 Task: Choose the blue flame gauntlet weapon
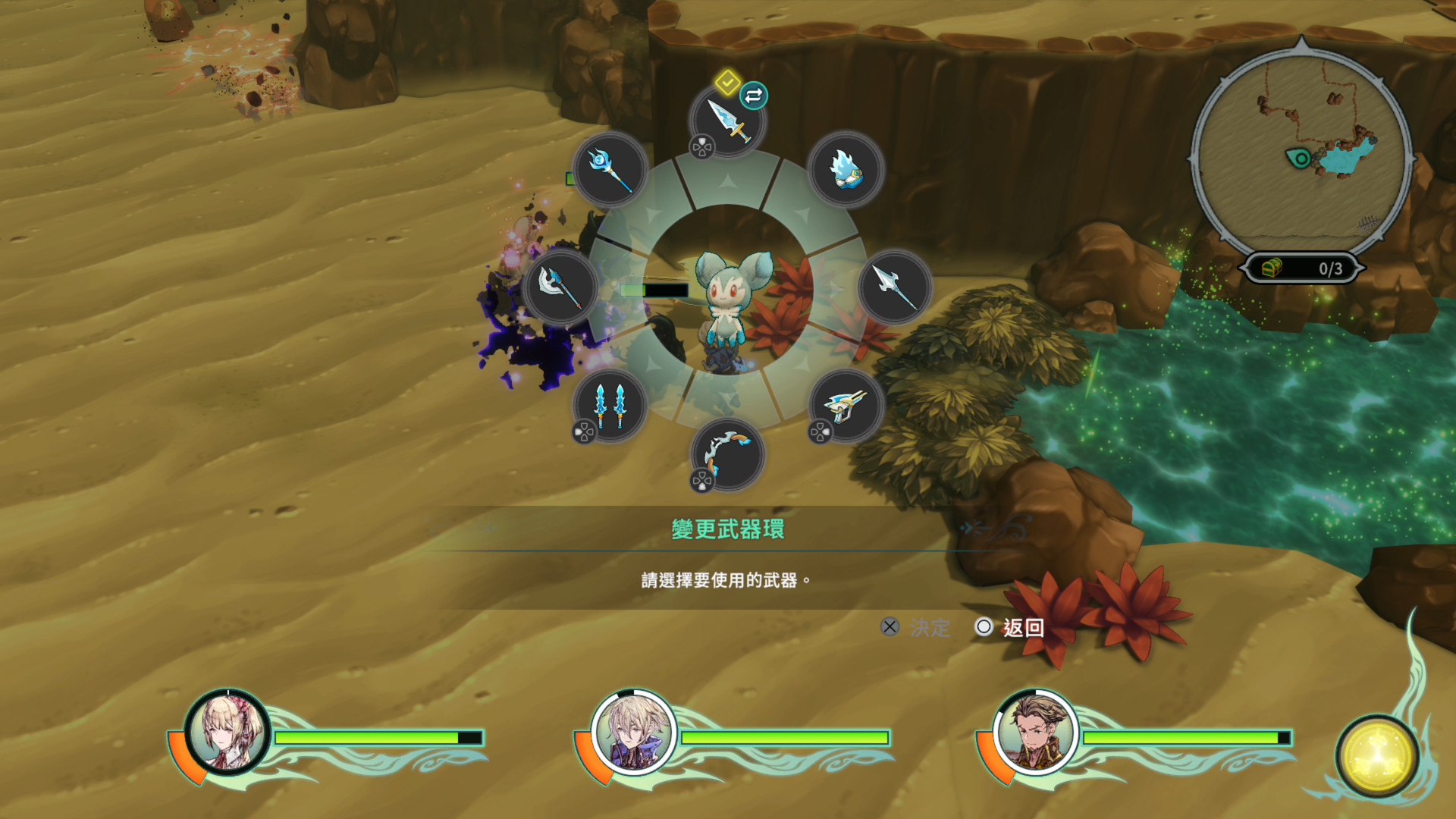(x=846, y=169)
